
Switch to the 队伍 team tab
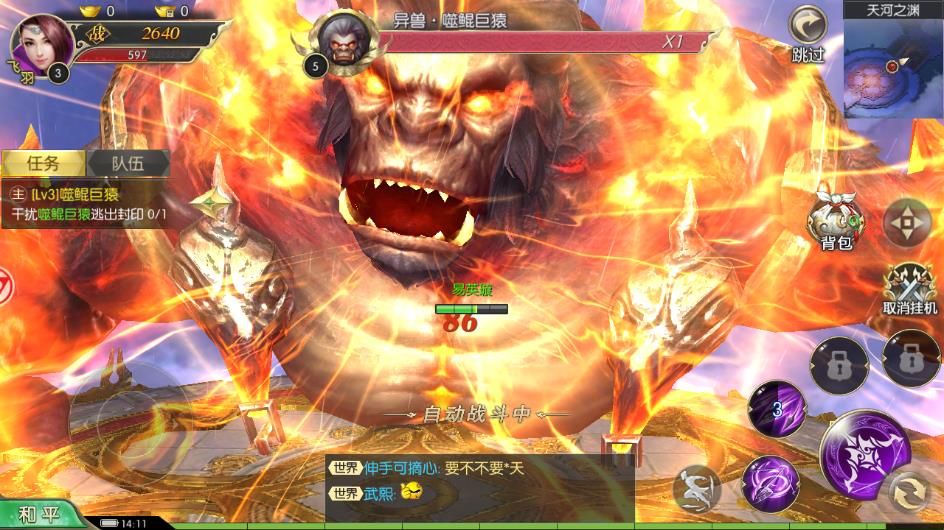(x=127, y=164)
